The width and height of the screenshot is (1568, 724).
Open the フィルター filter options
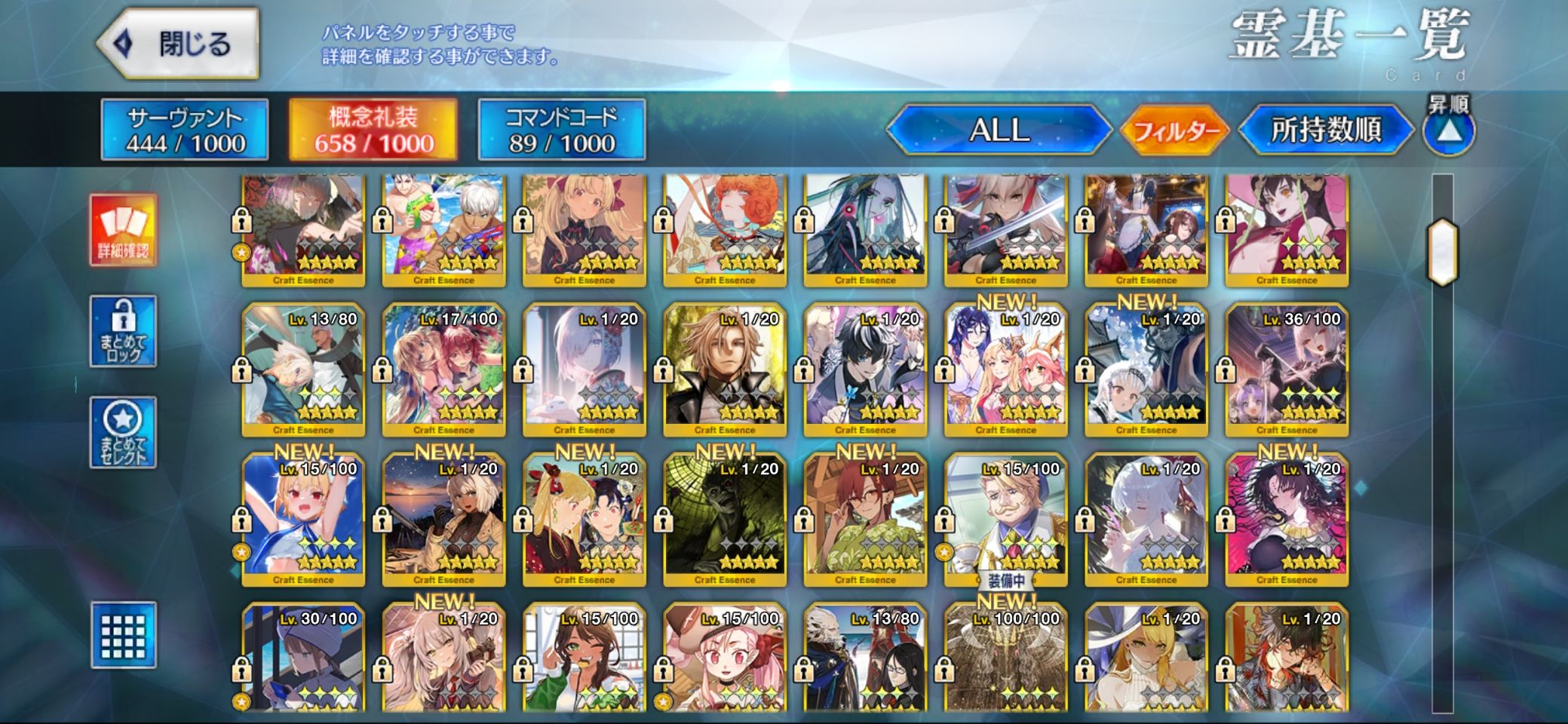1175,131
